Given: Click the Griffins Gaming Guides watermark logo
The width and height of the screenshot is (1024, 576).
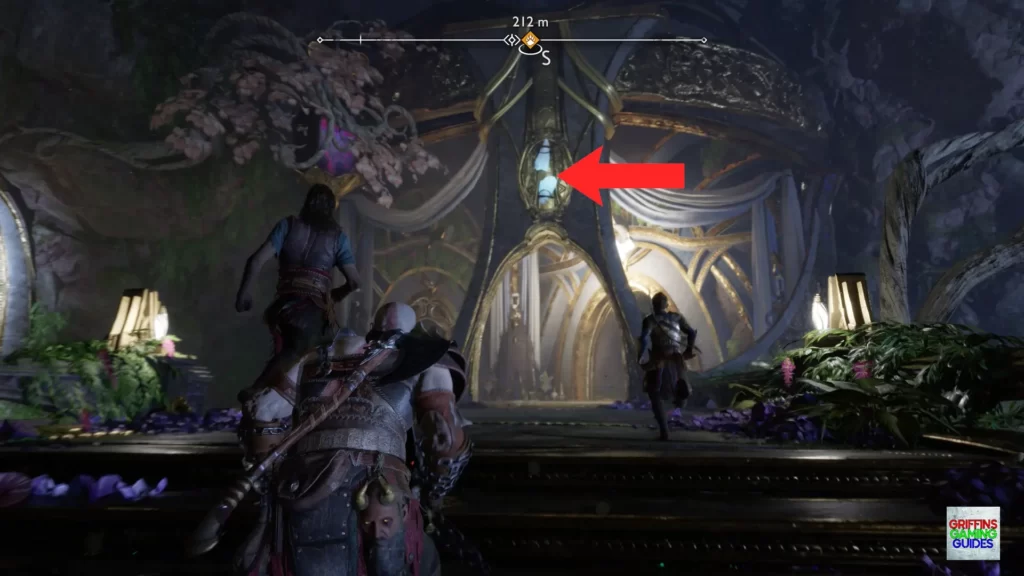Looking at the screenshot, I should point(972,532).
